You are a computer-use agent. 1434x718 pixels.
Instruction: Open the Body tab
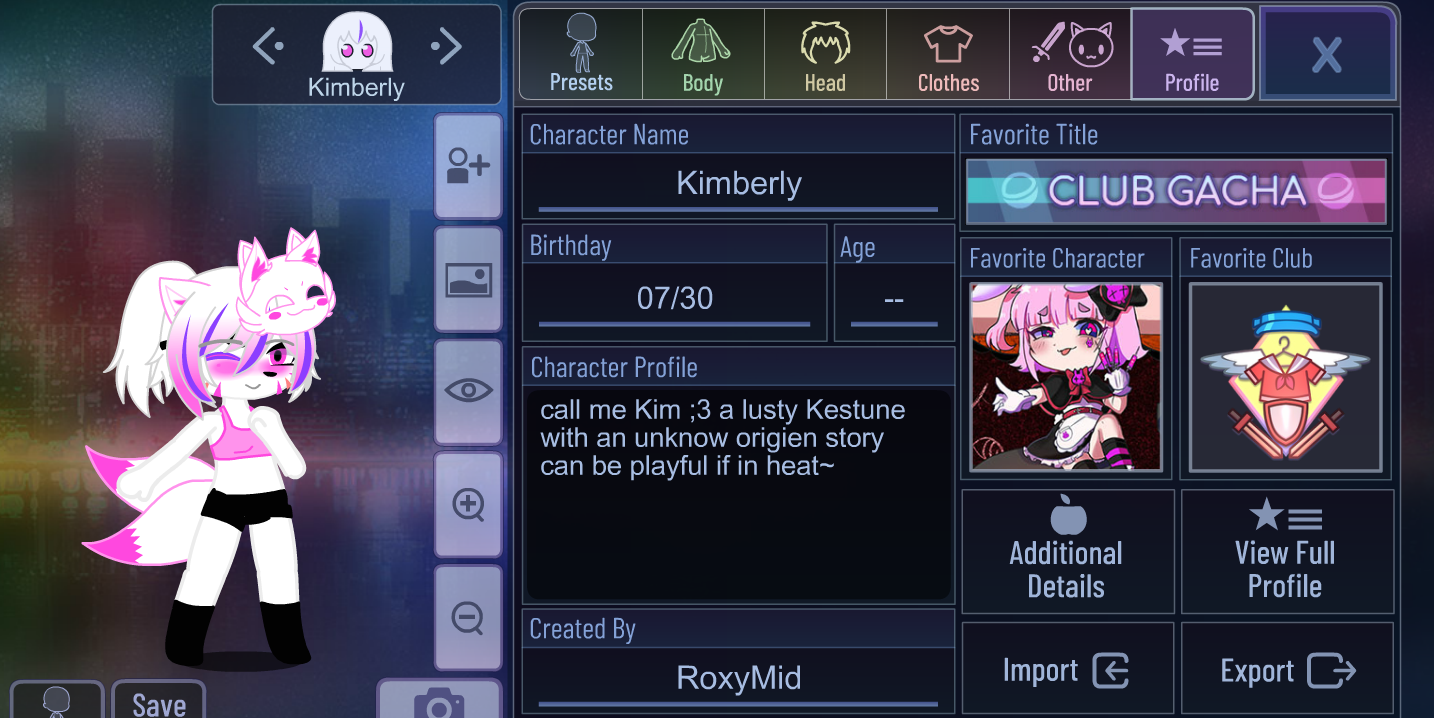pos(703,55)
